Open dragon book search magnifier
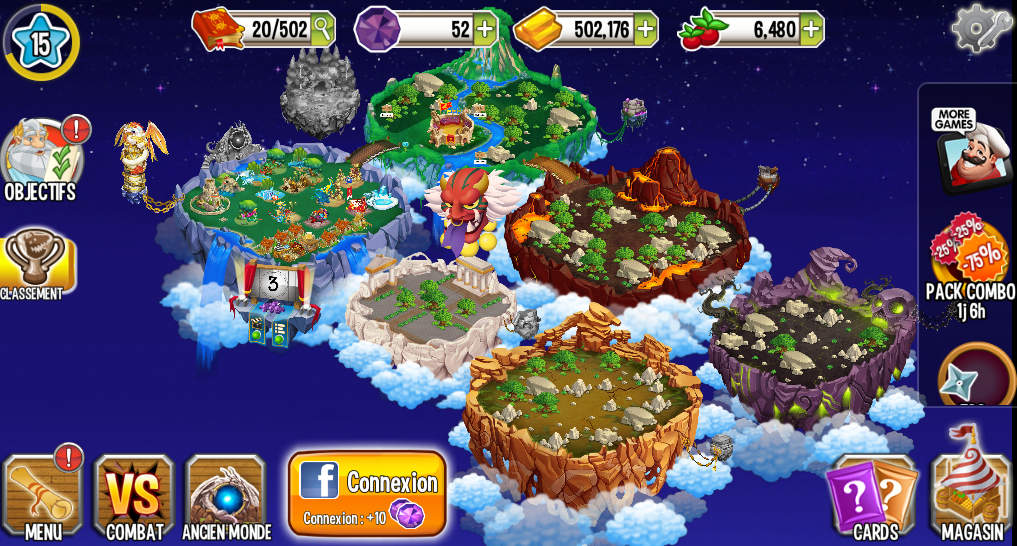Viewport: 1017px width, 546px height. [x=322, y=29]
